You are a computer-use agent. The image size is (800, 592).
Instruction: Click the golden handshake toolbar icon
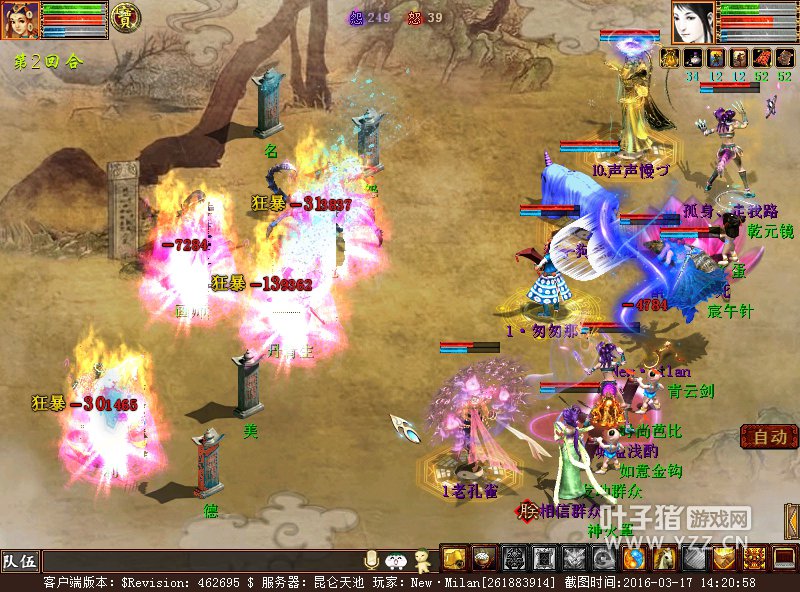pyautogui.click(x=725, y=558)
